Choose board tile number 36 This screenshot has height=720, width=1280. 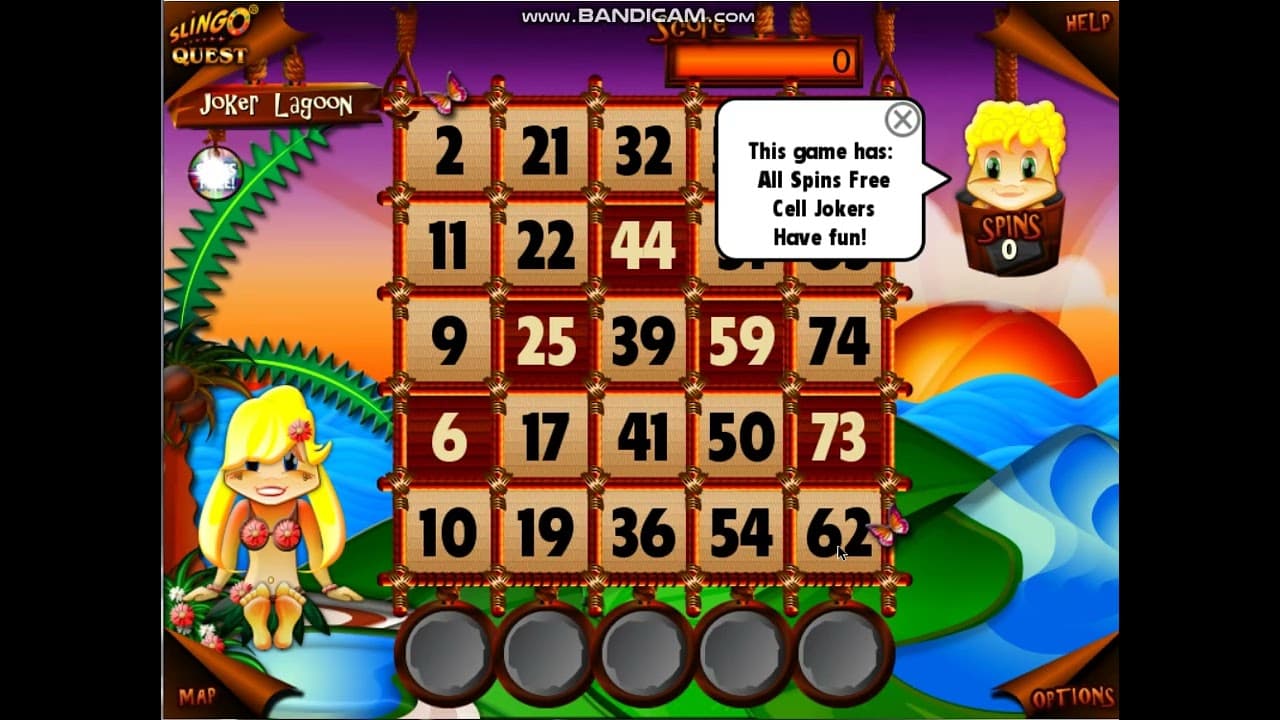pyautogui.click(x=642, y=533)
